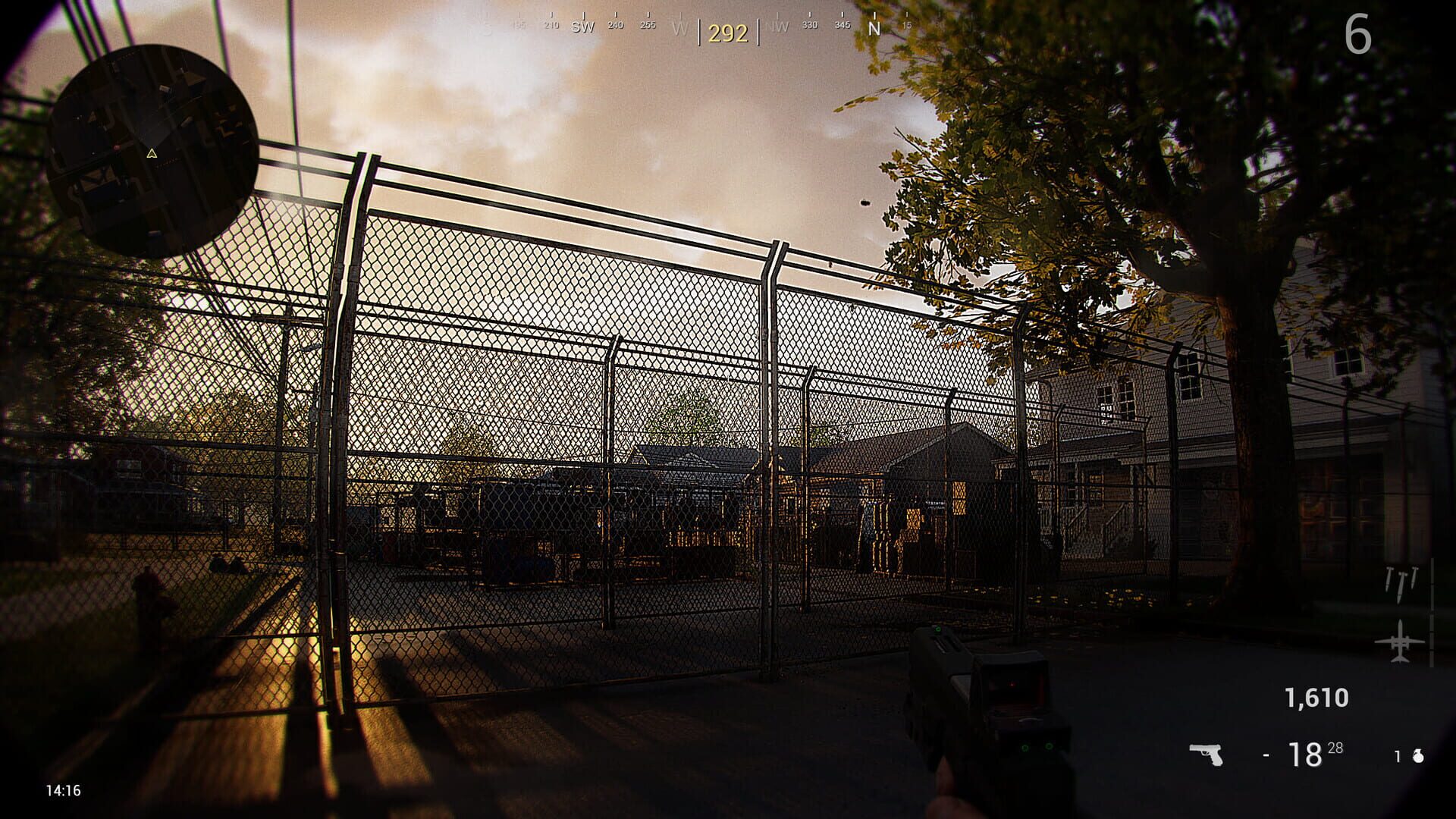Click the rightmost nail equipment icon
This screenshot has height=819, width=1456.
(1414, 578)
